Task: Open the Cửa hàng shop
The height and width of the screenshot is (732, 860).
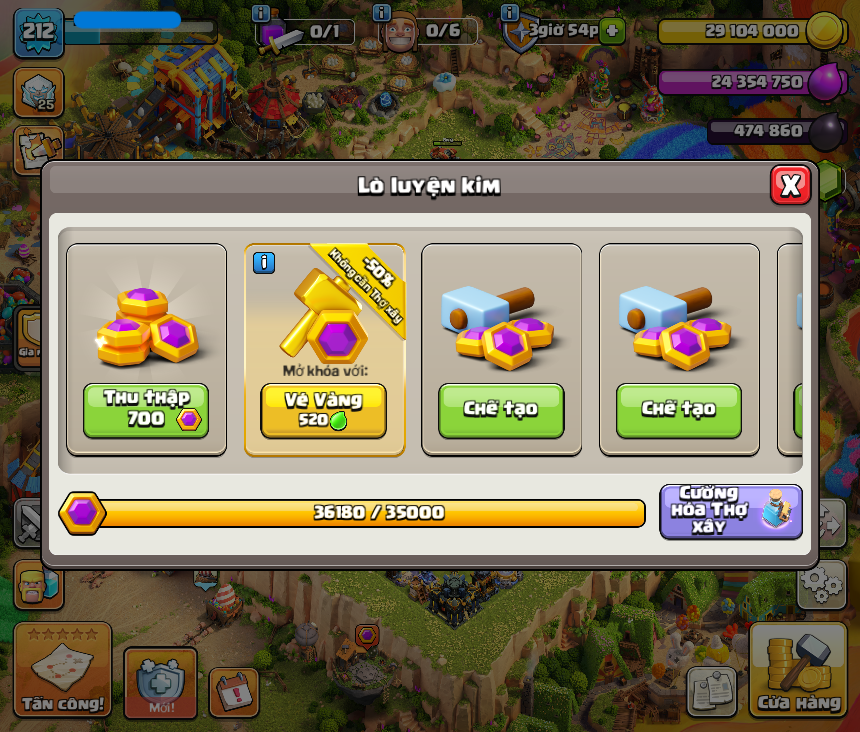Action: pos(798,670)
